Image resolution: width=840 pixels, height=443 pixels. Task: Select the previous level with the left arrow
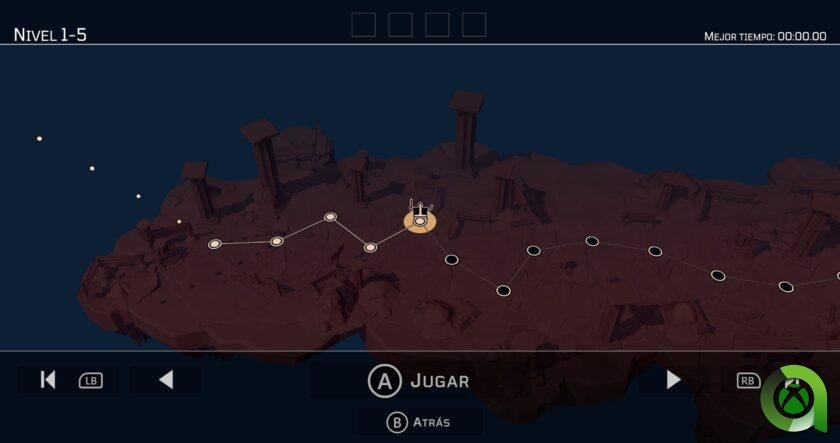166,380
